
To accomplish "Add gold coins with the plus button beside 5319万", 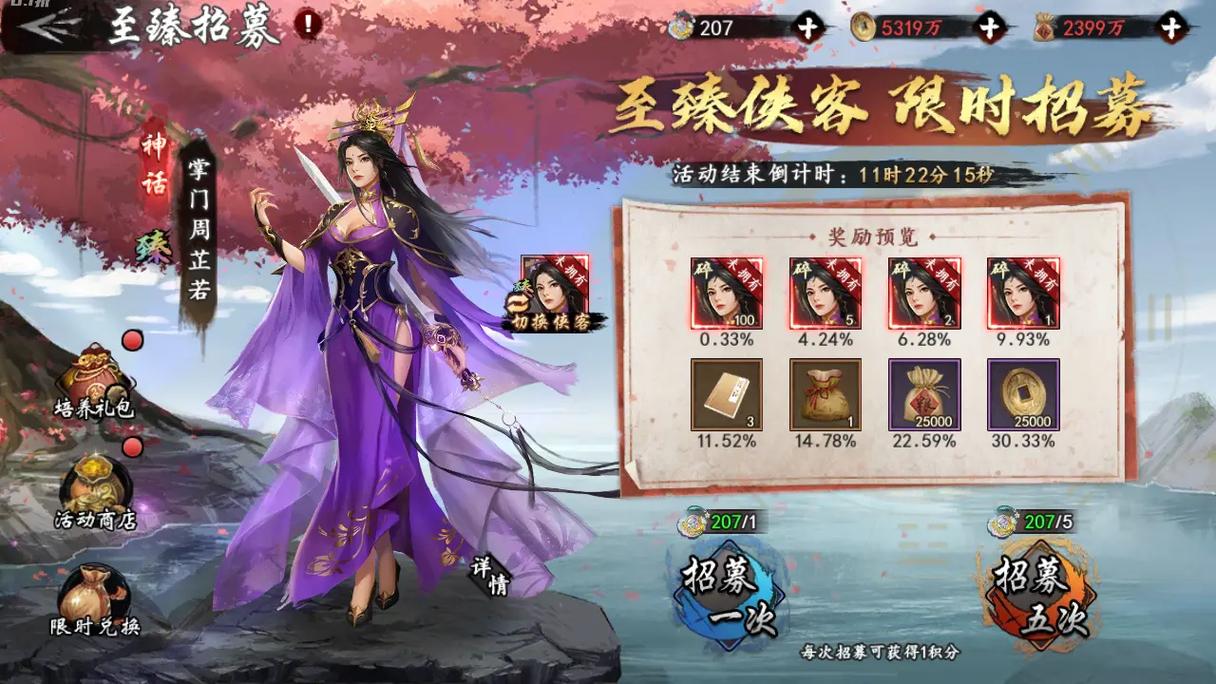I will [988, 28].
